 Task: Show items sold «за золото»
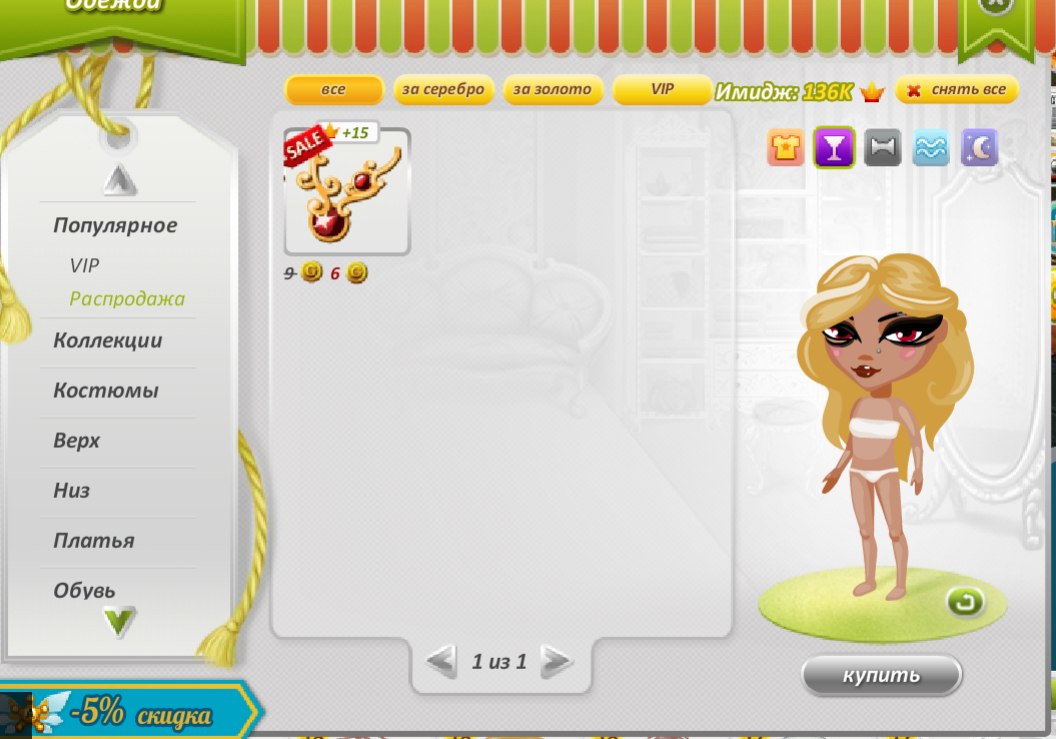tap(553, 90)
